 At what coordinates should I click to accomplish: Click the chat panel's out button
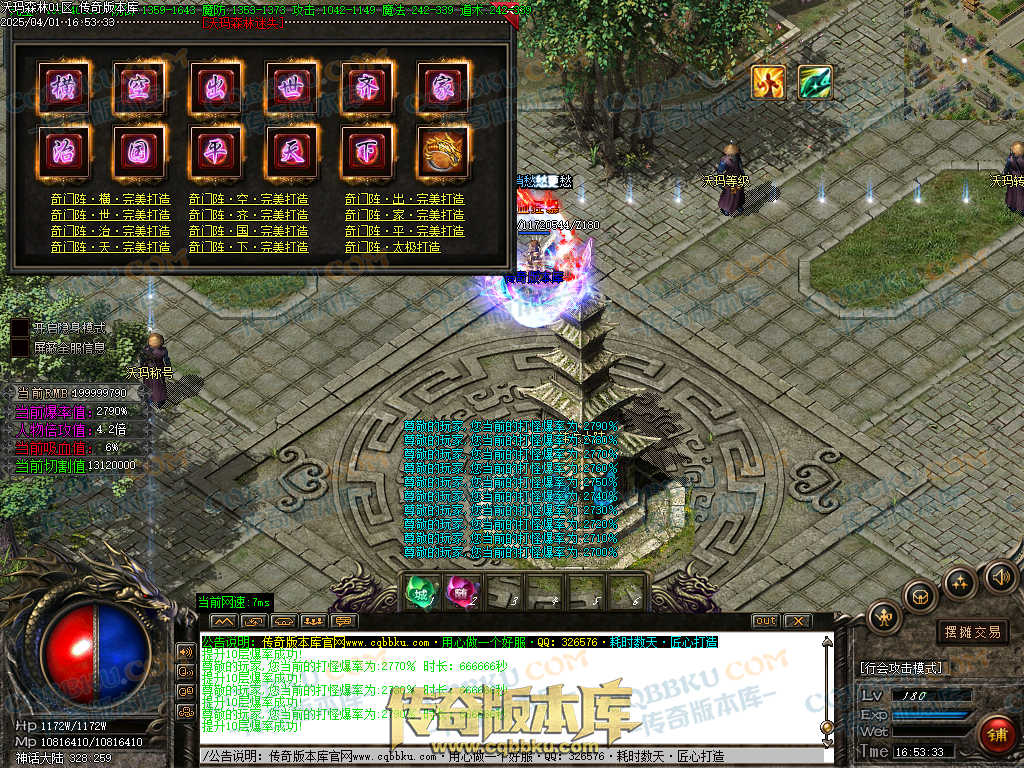(765, 621)
